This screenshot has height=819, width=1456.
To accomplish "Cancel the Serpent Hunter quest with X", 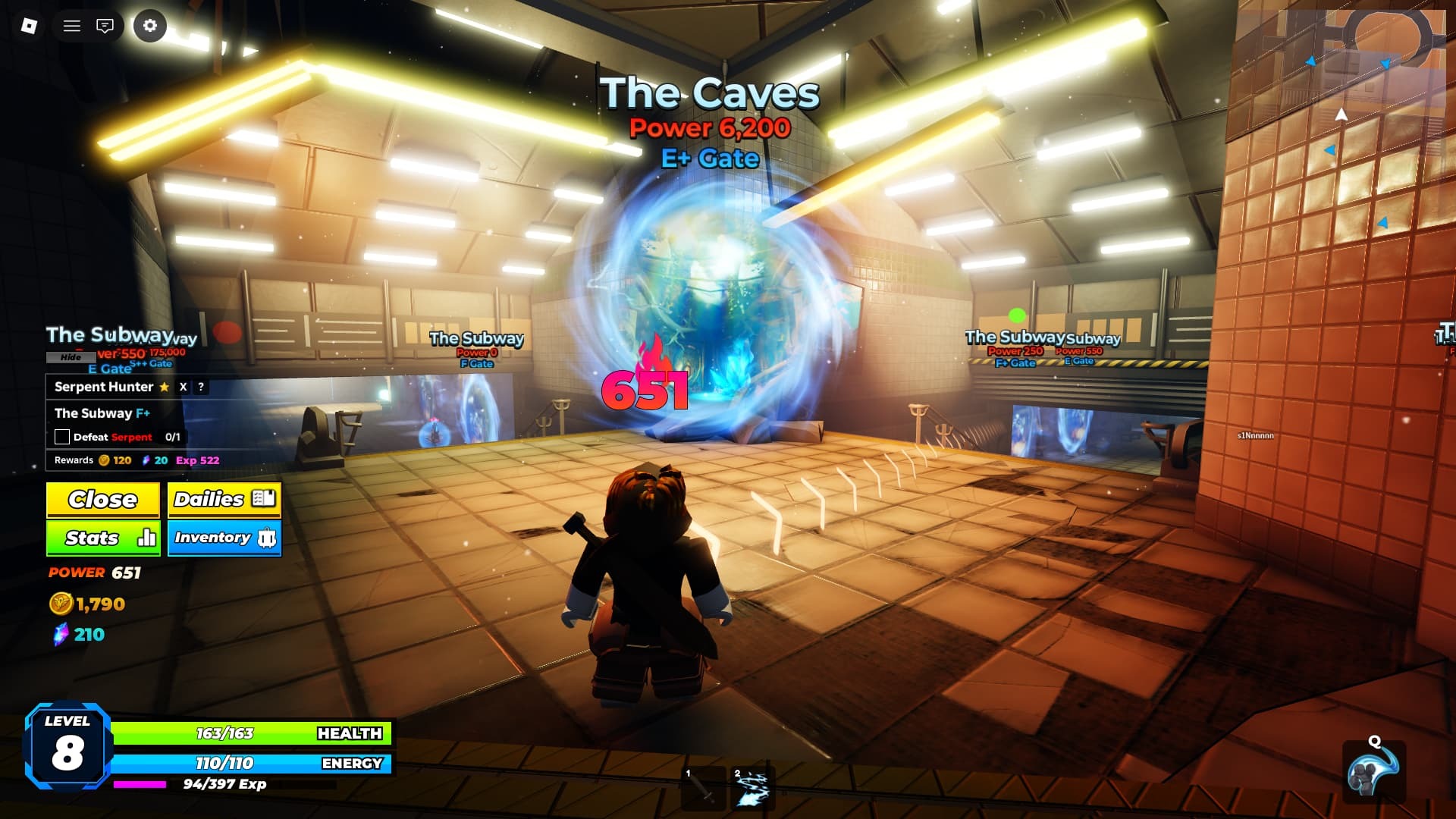I will click(183, 387).
